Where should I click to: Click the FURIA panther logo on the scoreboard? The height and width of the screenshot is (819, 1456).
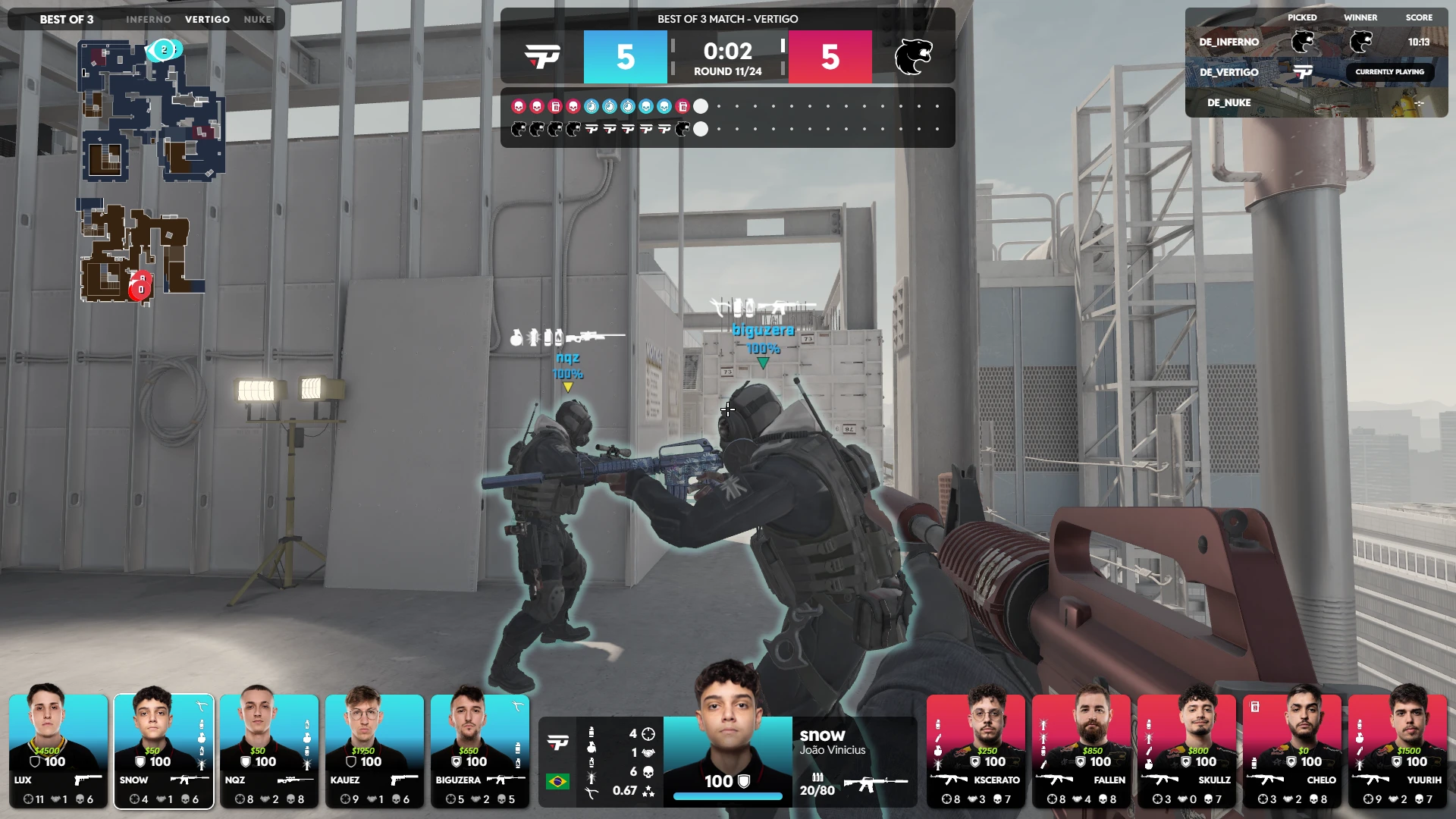913,57
